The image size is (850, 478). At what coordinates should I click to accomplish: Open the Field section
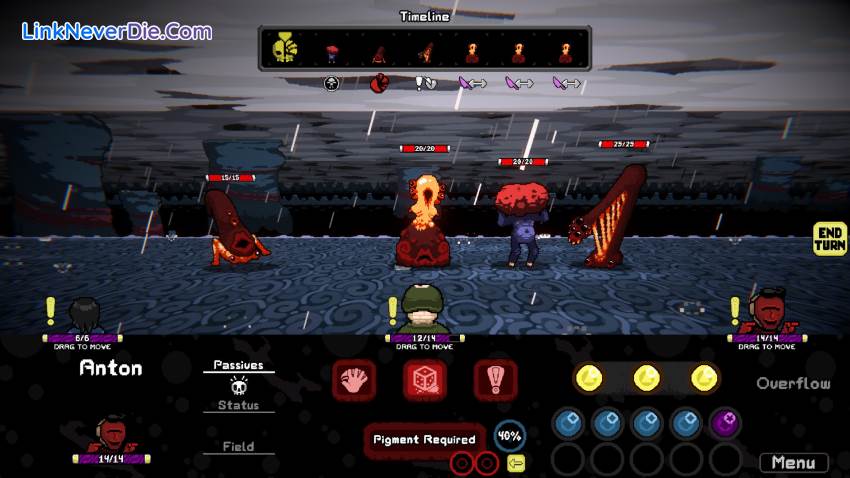click(238, 446)
